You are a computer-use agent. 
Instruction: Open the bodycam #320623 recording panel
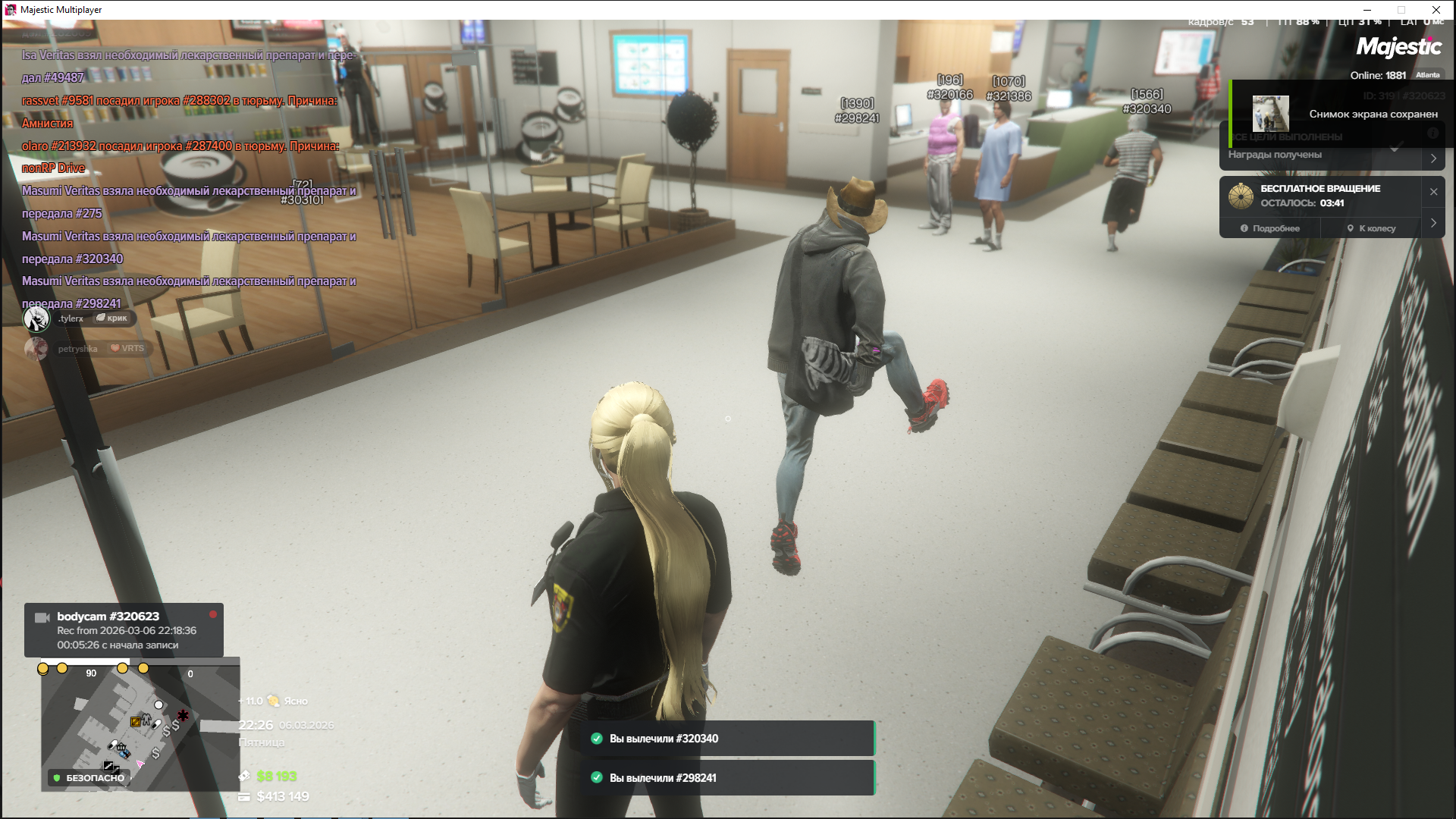(124, 630)
